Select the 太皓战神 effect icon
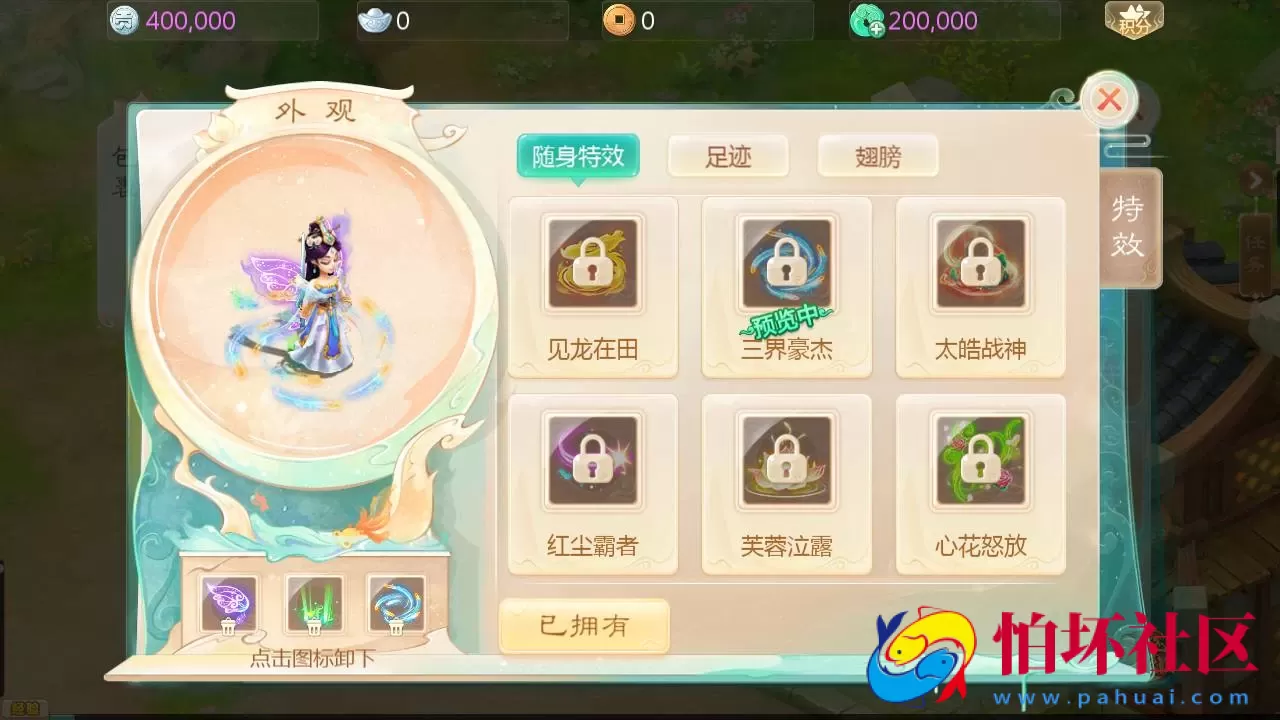The height and width of the screenshot is (720, 1280). click(x=980, y=265)
